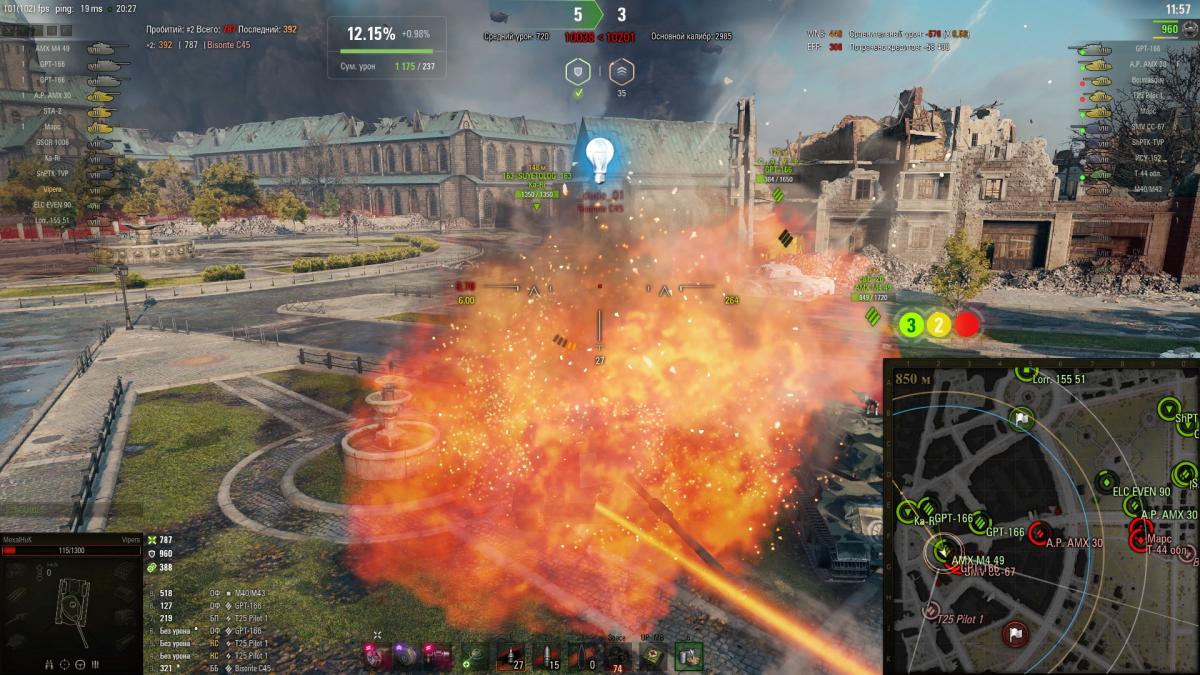Select the shell slot with 27 rounds
Viewport: 1200px width, 675px height.
click(510, 656)
